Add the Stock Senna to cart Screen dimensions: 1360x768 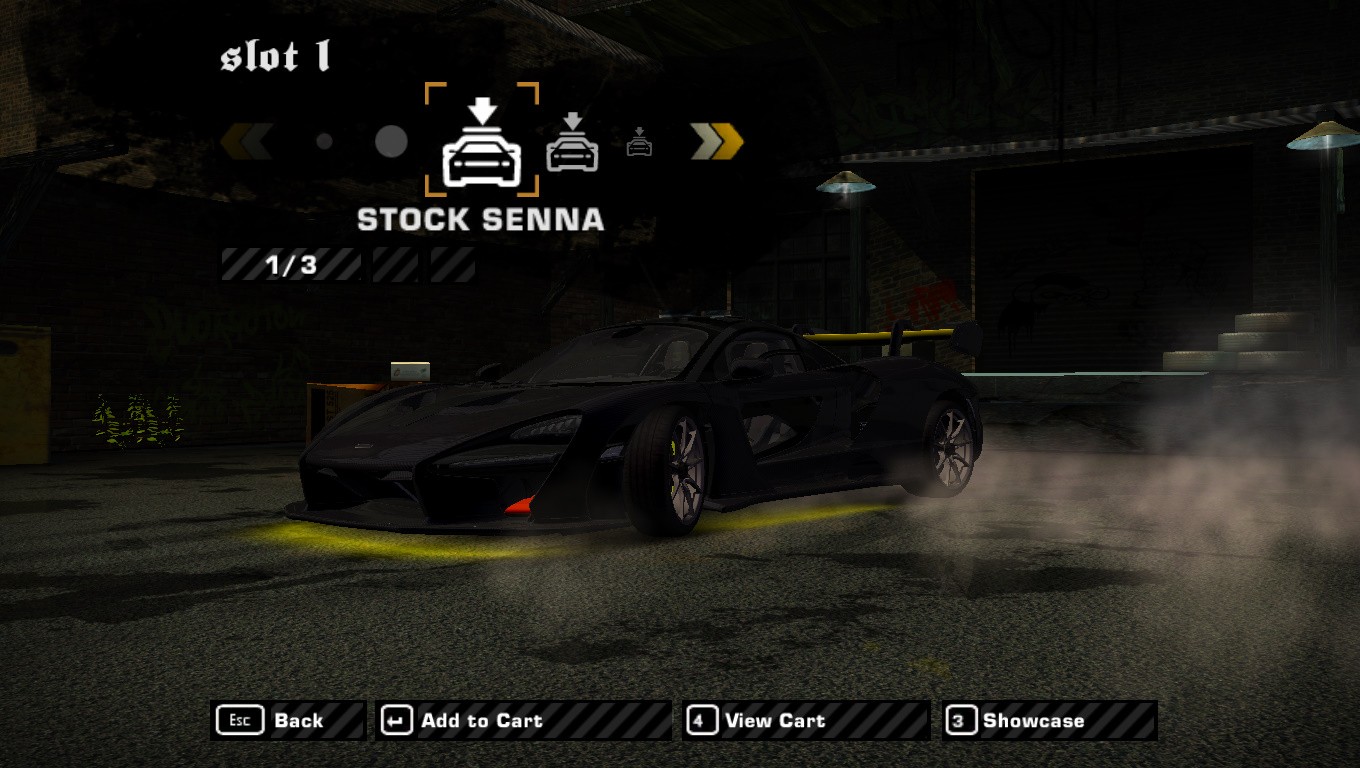pyautogui.click(x=522, y=720)
